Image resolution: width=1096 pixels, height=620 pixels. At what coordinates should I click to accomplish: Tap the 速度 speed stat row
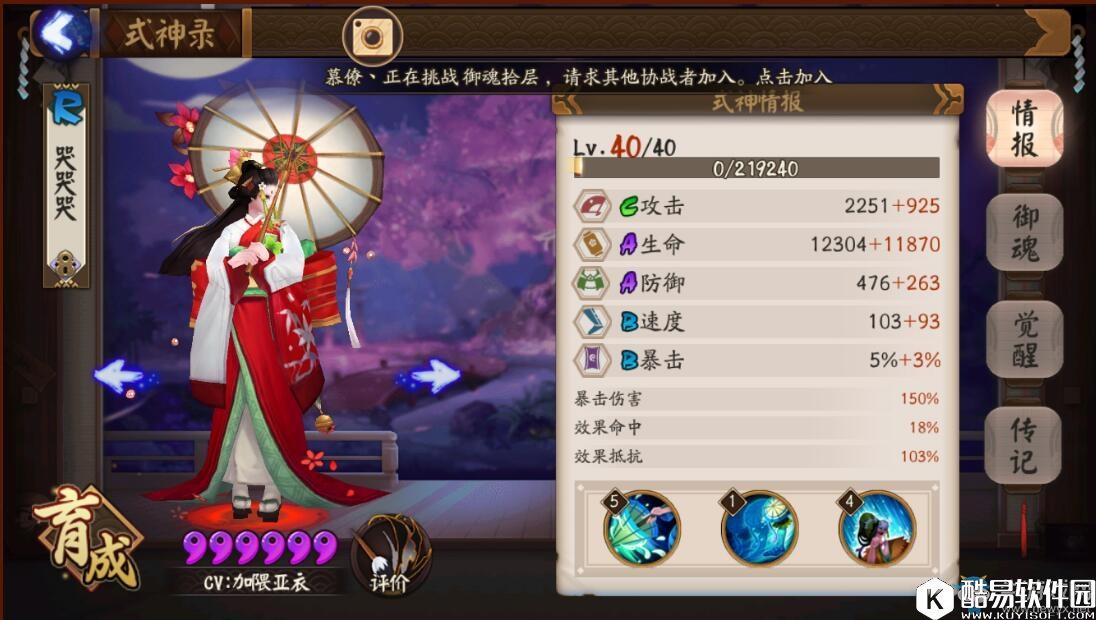[x=757, y=321]
